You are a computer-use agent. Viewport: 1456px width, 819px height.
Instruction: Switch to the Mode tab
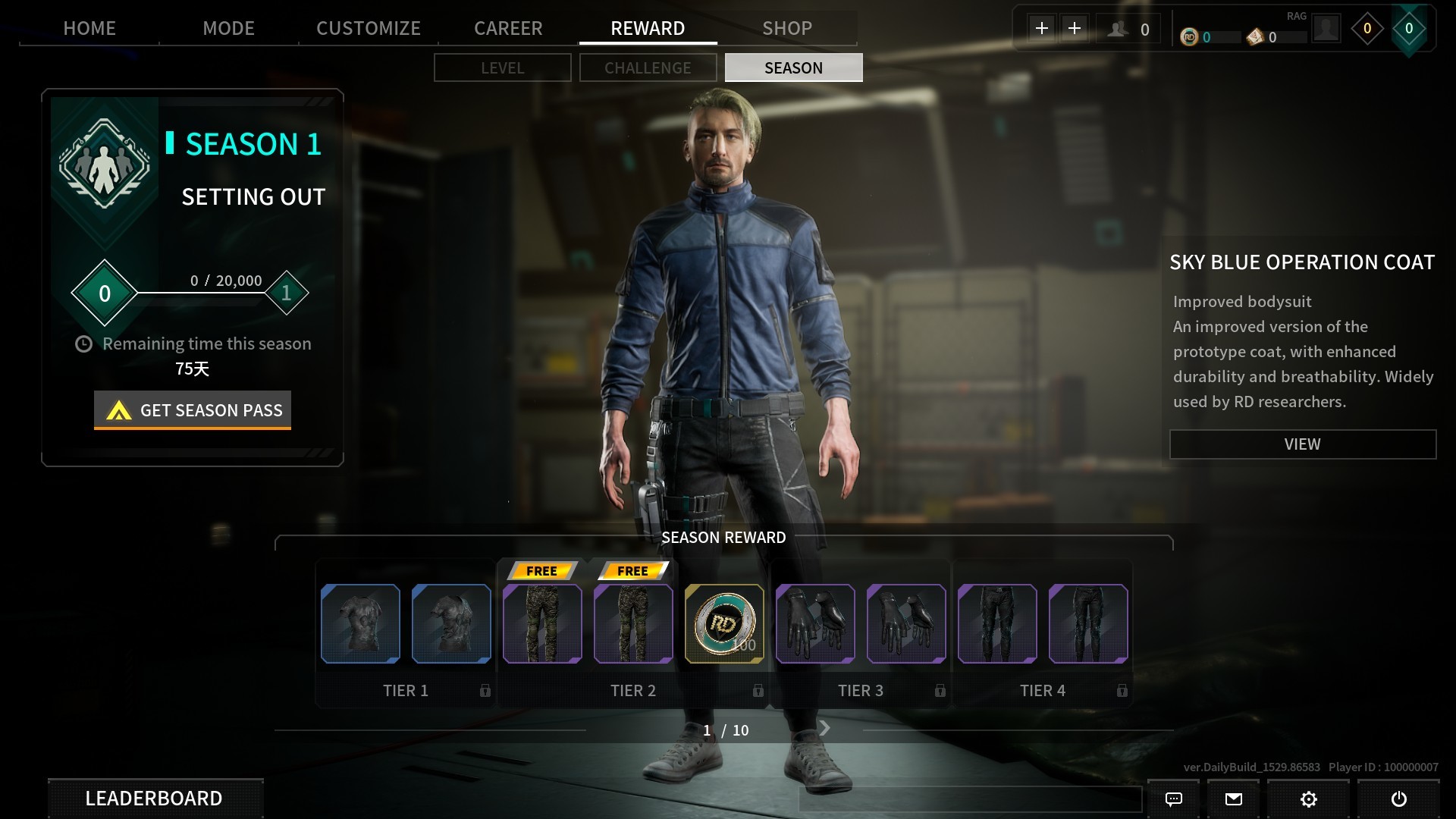coord(228,28)
